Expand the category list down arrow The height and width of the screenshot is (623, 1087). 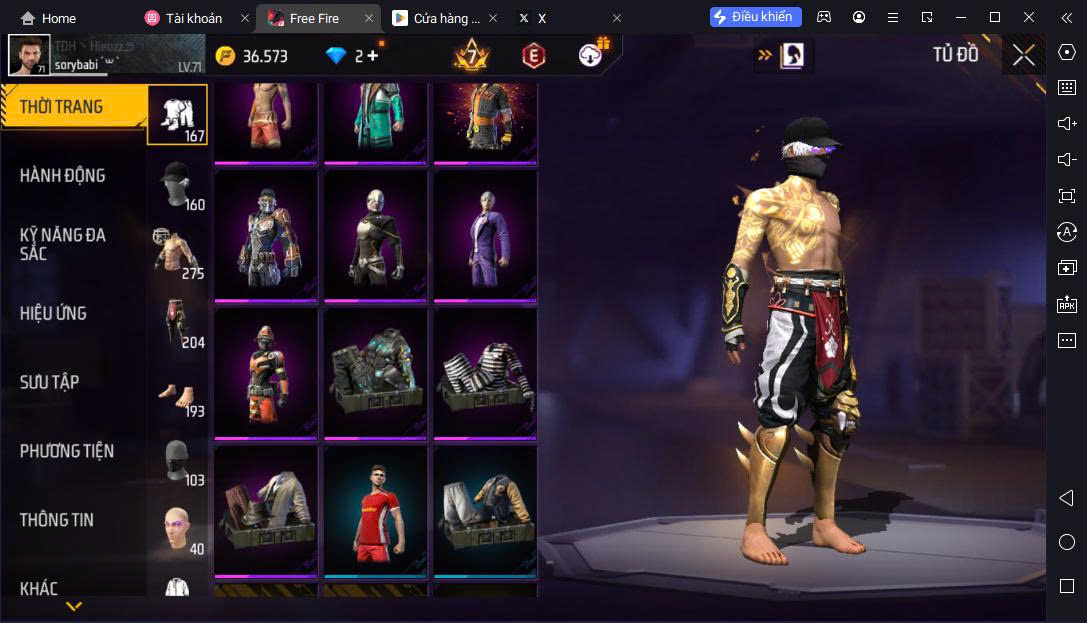tap(74, 606)
